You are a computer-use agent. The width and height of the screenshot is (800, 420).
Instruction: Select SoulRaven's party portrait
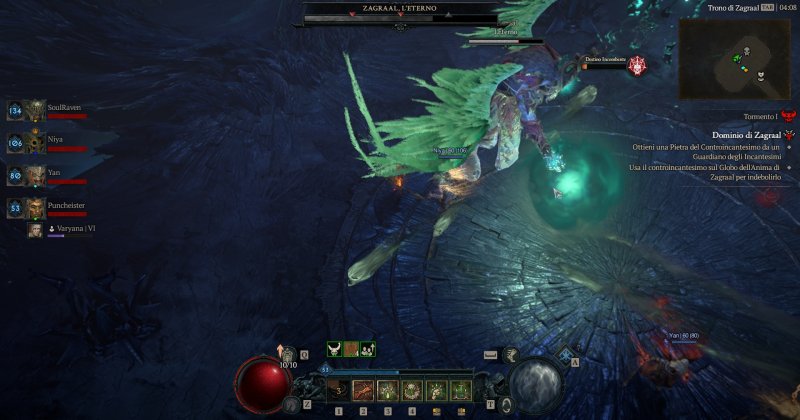coord(35,110)
